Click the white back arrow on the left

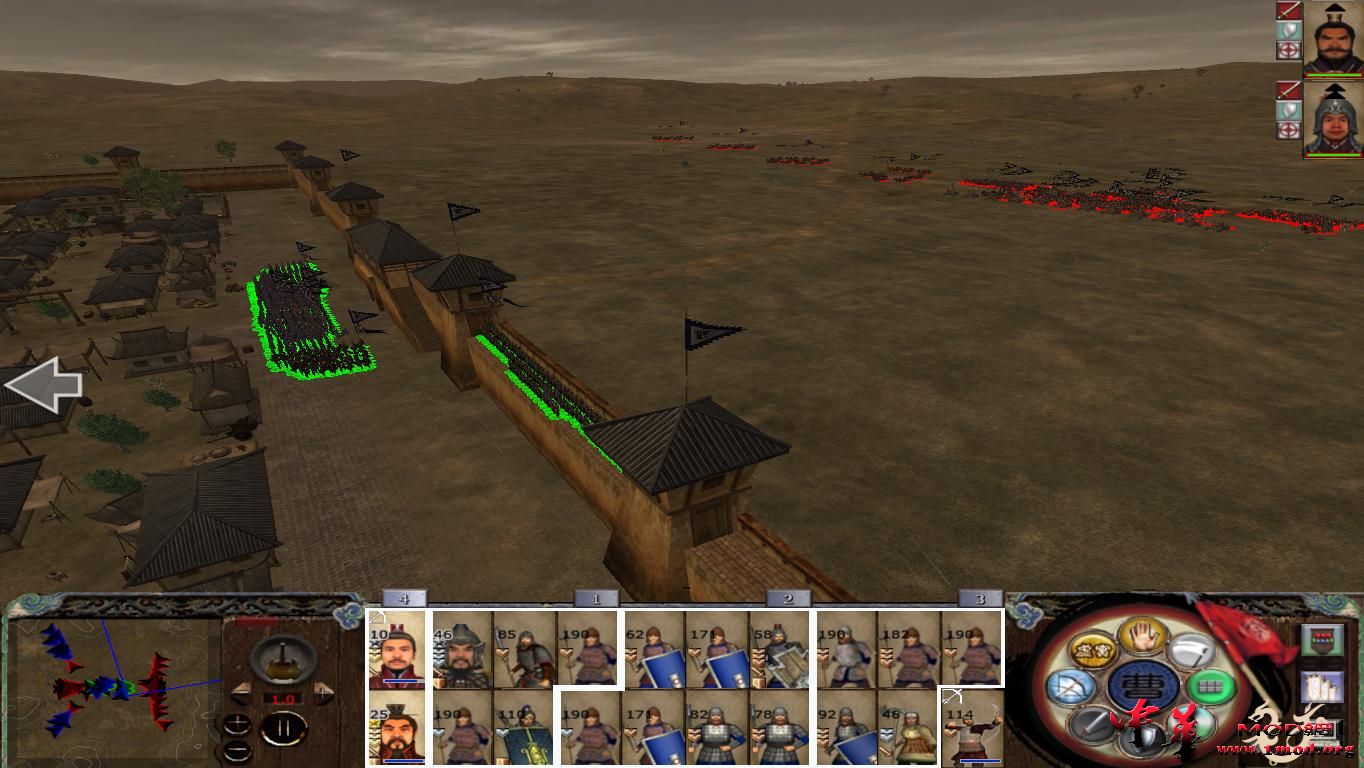tap(42, 383)
